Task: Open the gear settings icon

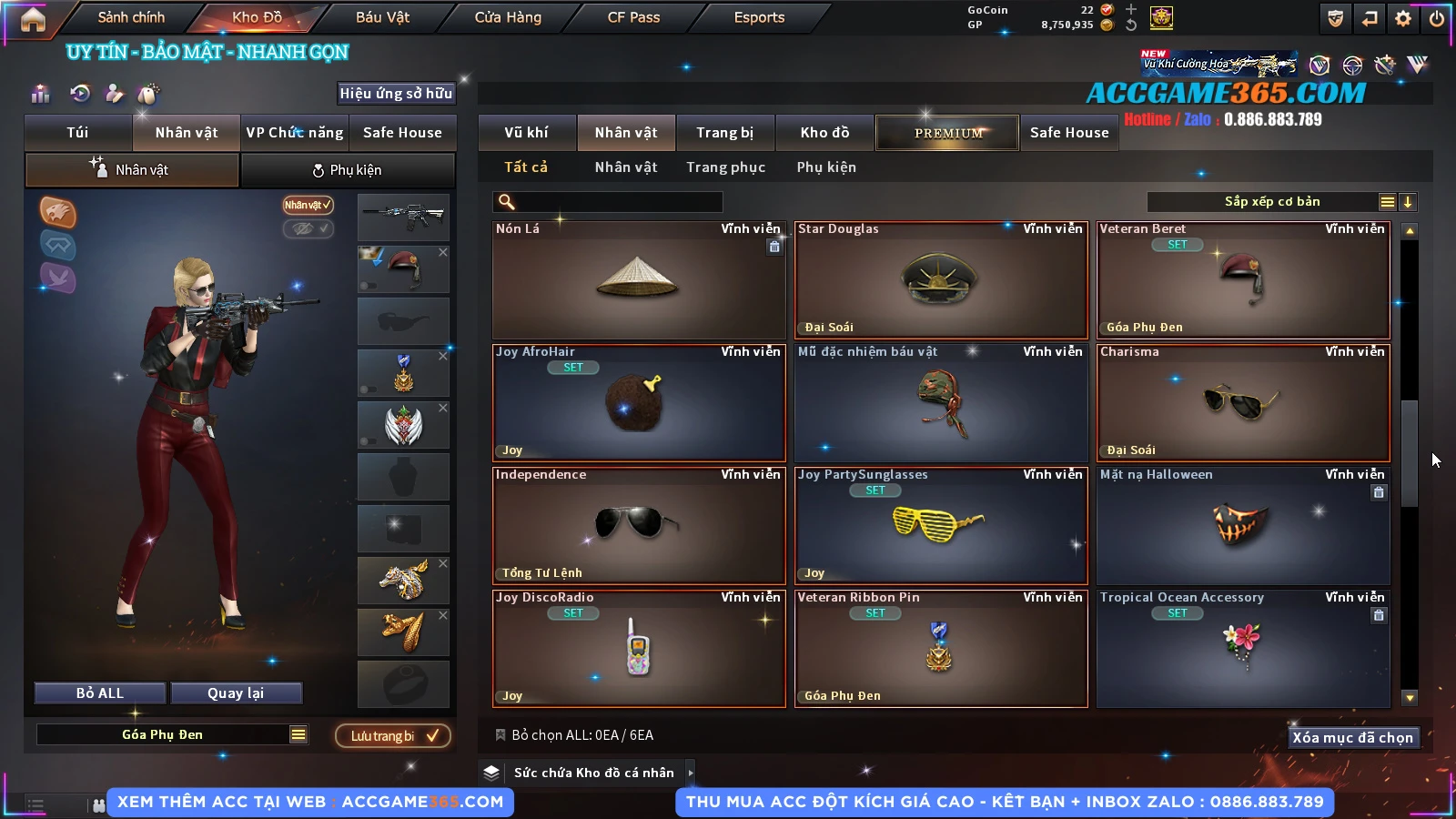Action: (x=1403, y=18)
